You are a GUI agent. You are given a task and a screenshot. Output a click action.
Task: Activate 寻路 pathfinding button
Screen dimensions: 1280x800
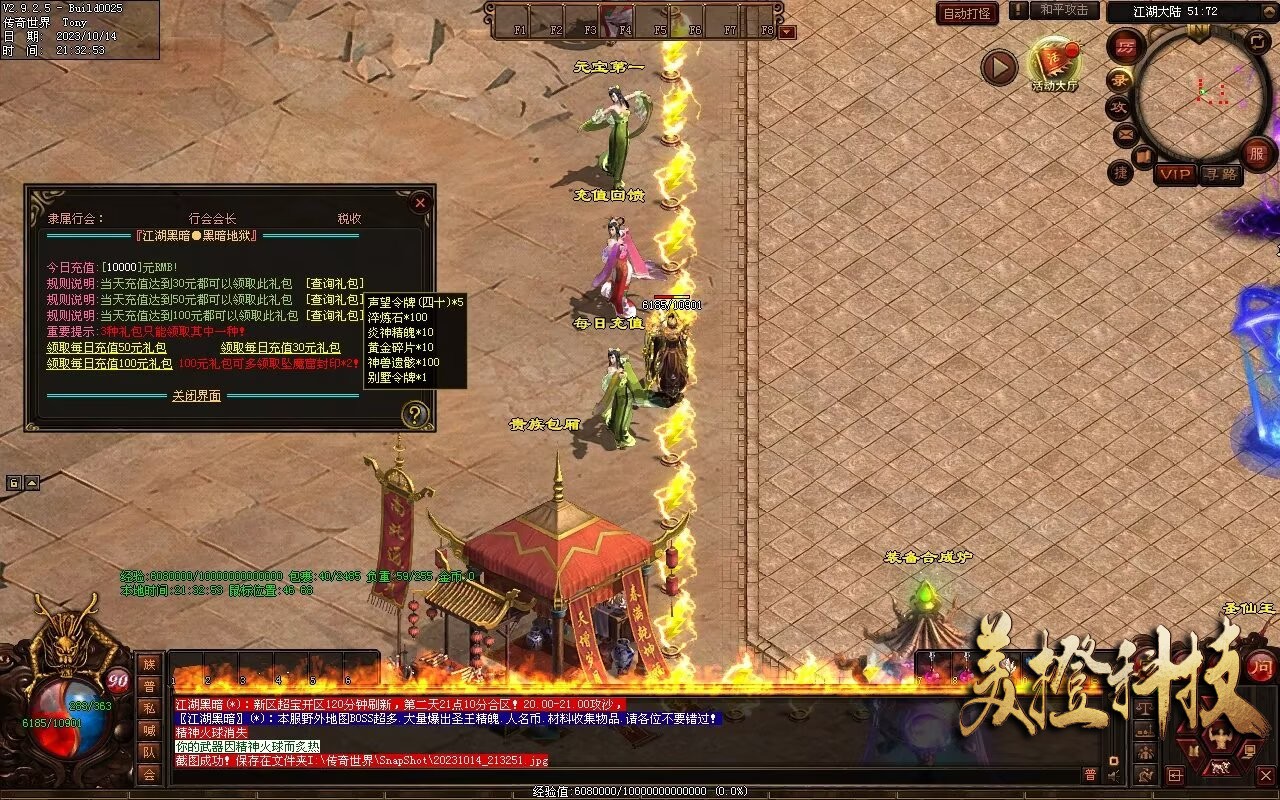pyautogui.click(x=1220, y=174)
